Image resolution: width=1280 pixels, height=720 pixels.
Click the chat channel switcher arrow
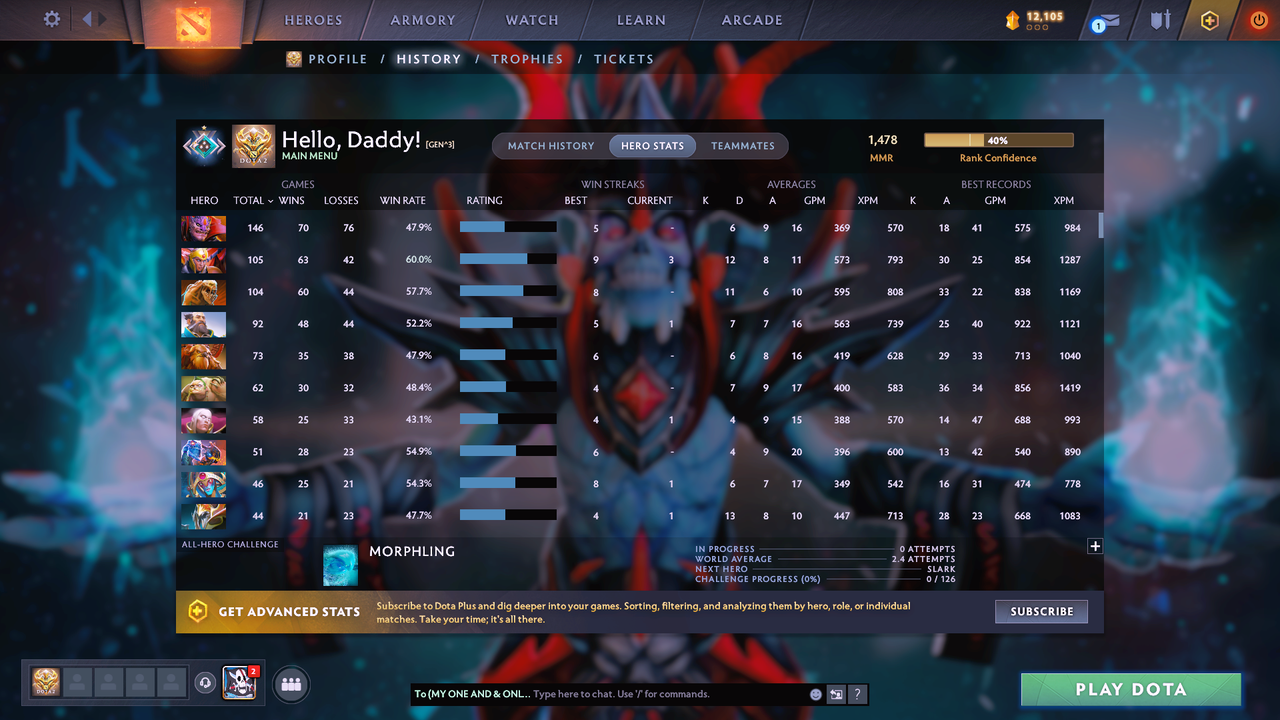[x=837, y=694]
